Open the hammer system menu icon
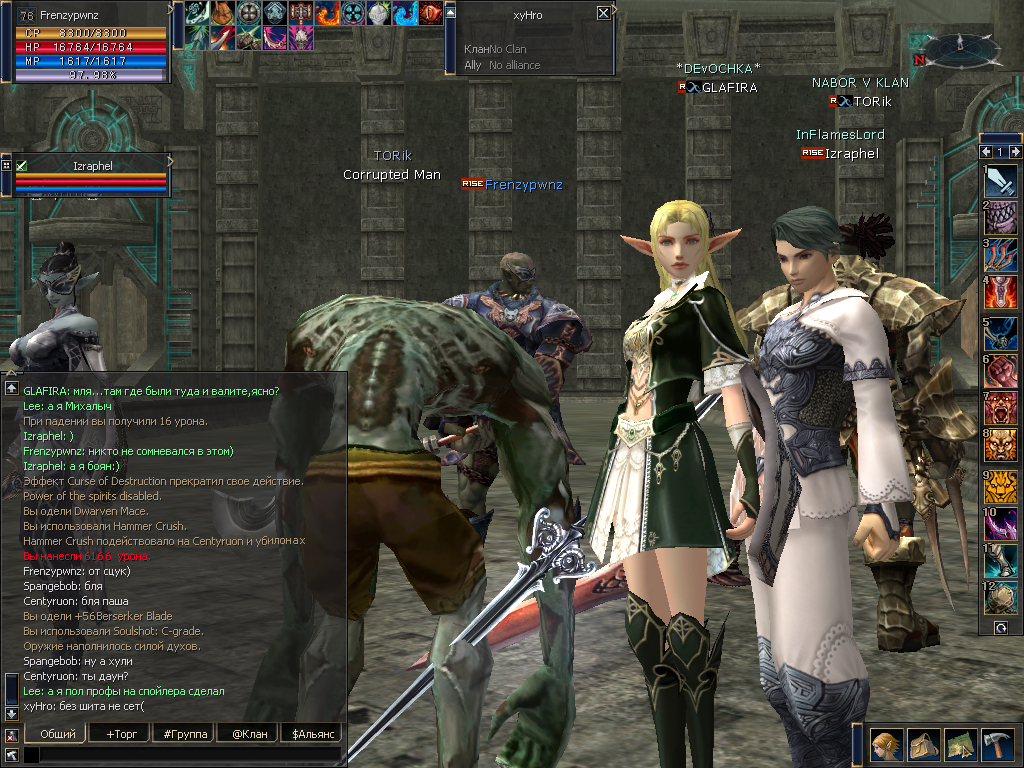1024x768 pixels. 997,744
